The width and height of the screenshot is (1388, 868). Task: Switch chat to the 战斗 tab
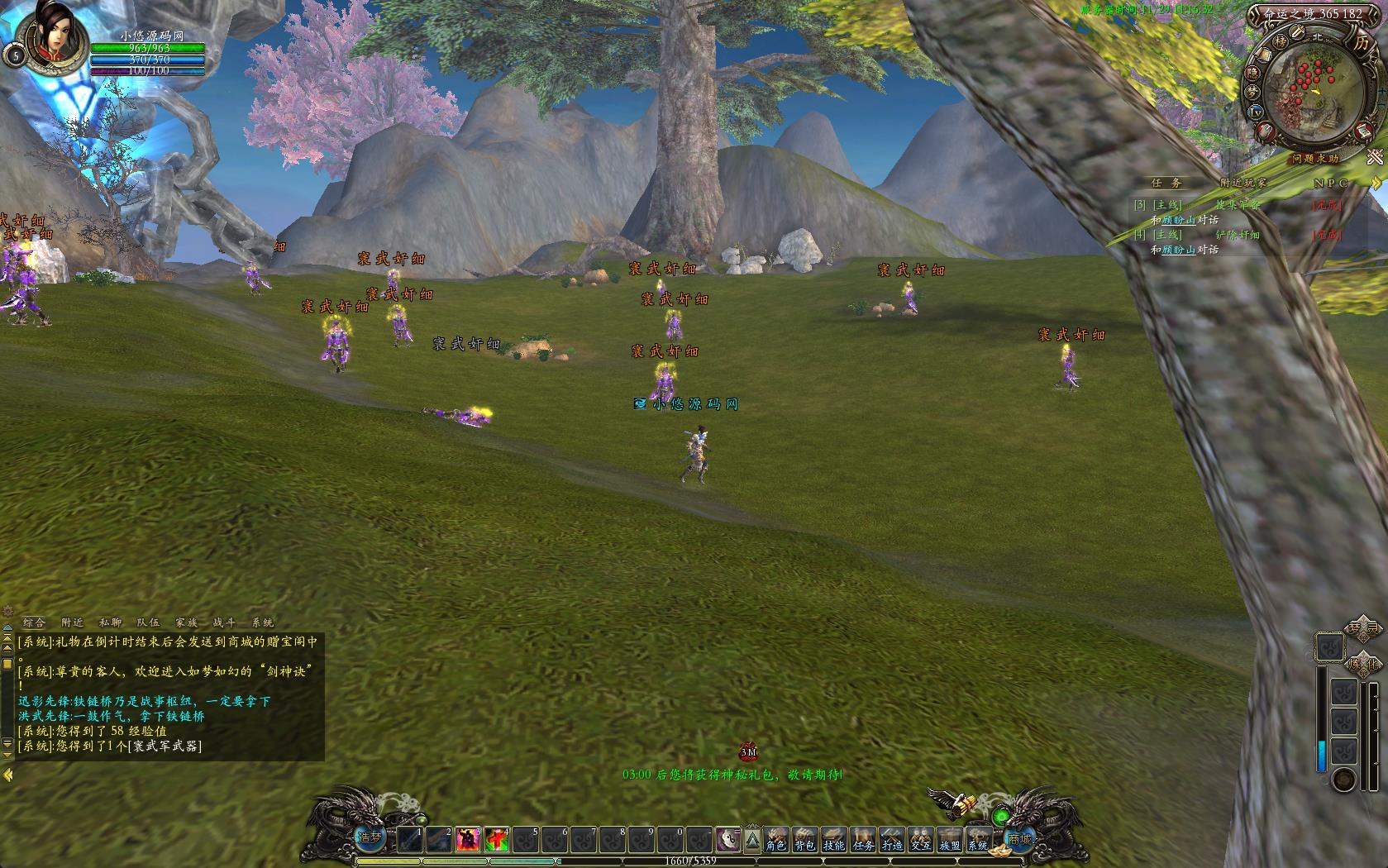coord(224,622)
